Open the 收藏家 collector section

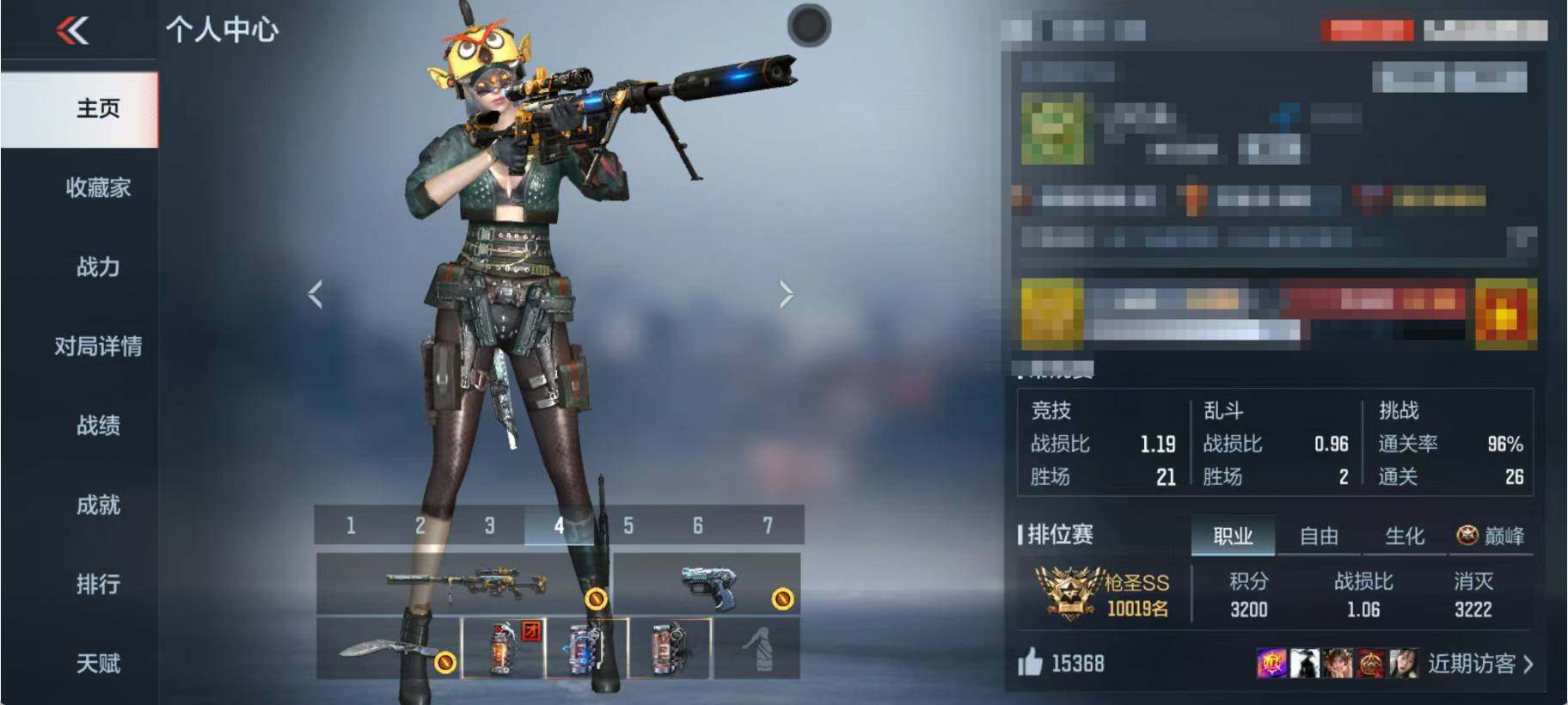pos(98,187)
